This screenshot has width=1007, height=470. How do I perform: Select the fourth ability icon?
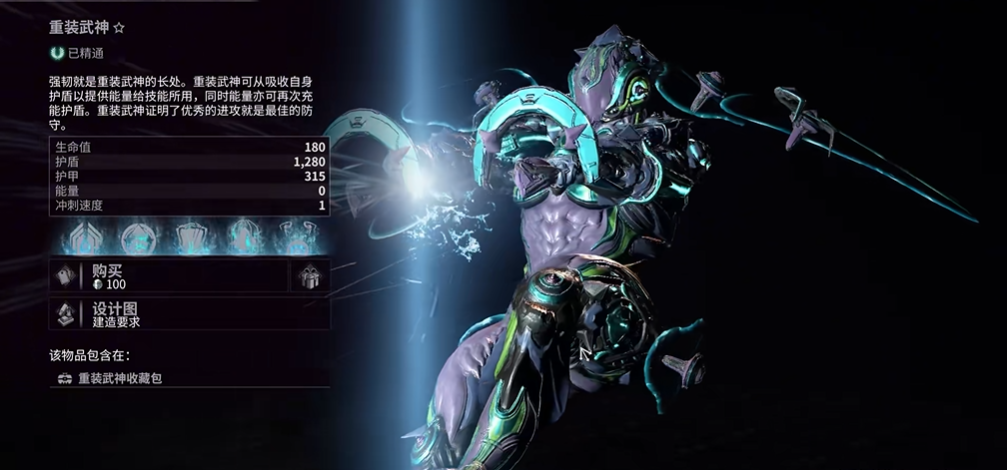click(x=243, y=237)
